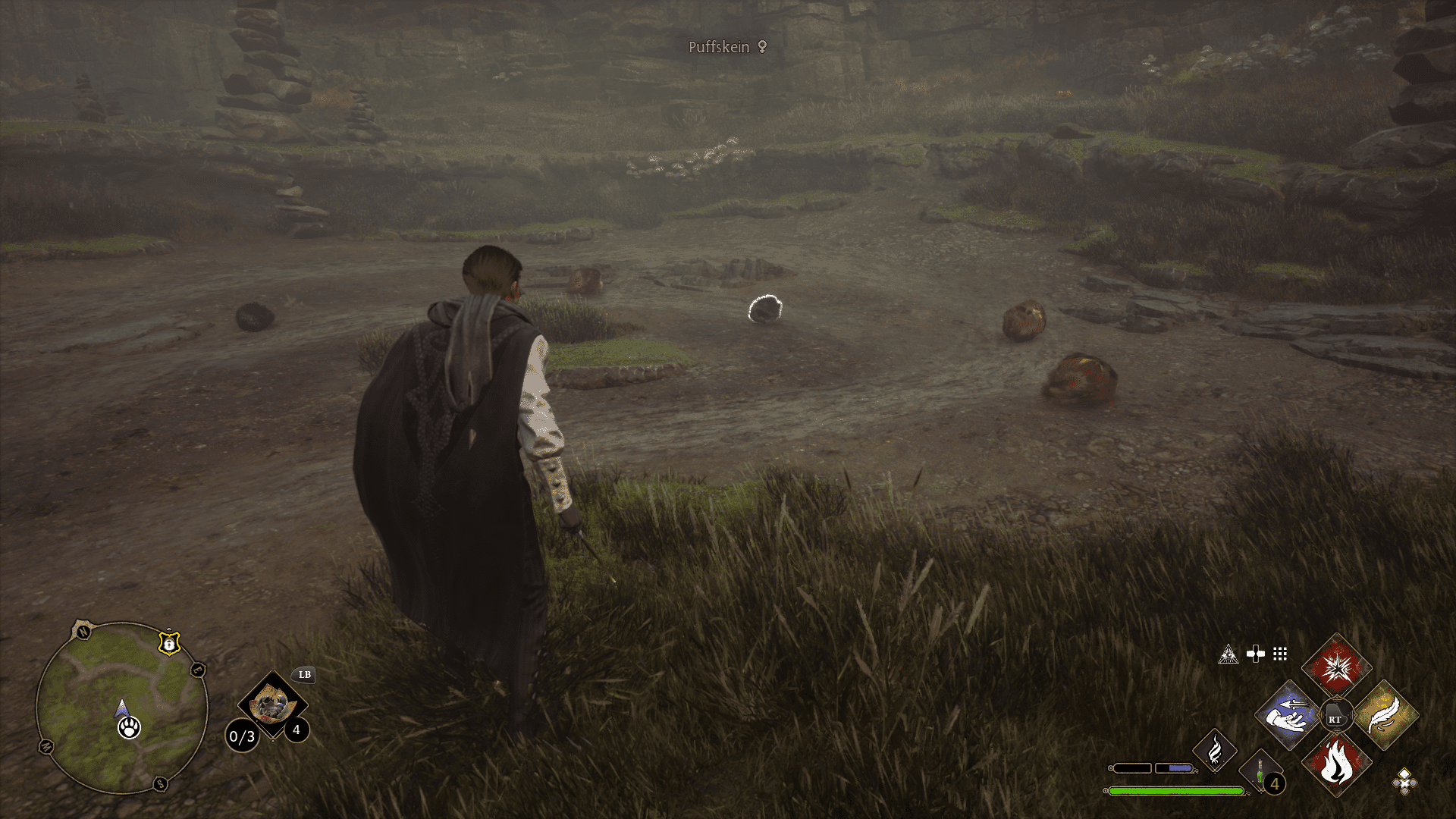Click the green stamina bar
The image size is (1456, 819).
pos(1176,792)
